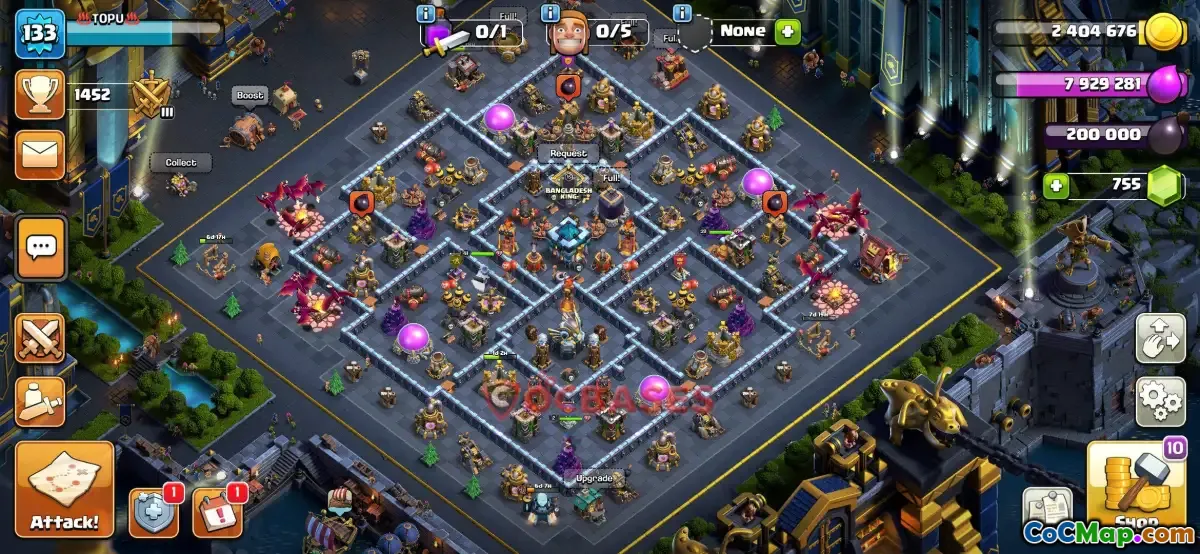Open the crossed swords war menu
Viewport: 1200px width, 554px height.
(x=40, y=339)
